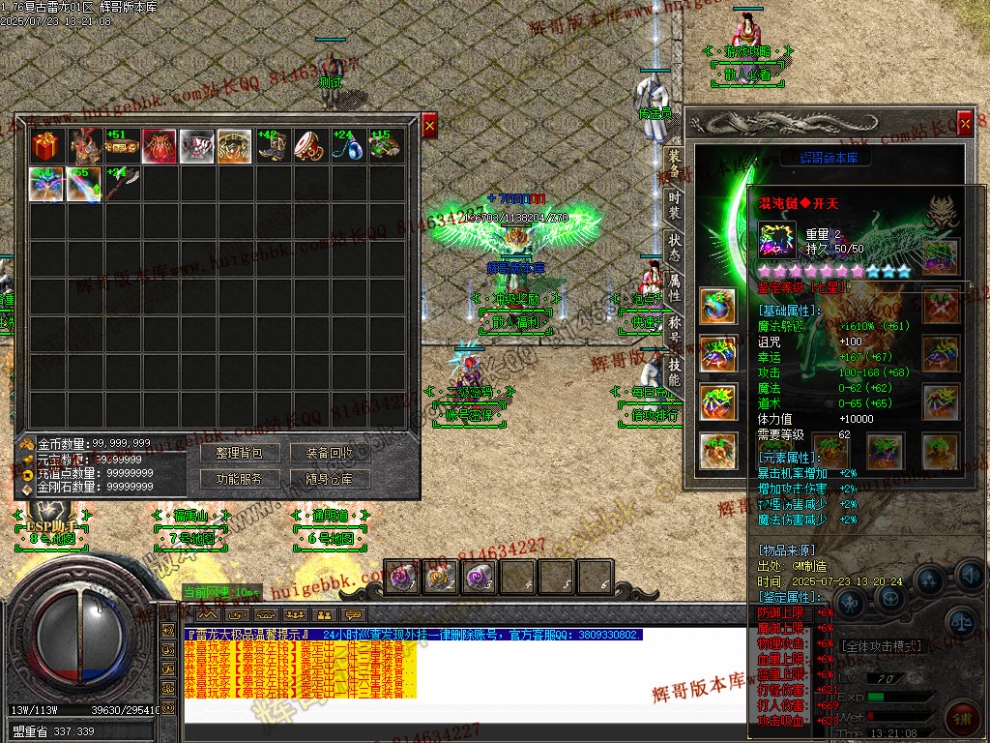The image size is (990, 743).
Task: Open 装备回收 equipment recycling
Action: point(322,453)
